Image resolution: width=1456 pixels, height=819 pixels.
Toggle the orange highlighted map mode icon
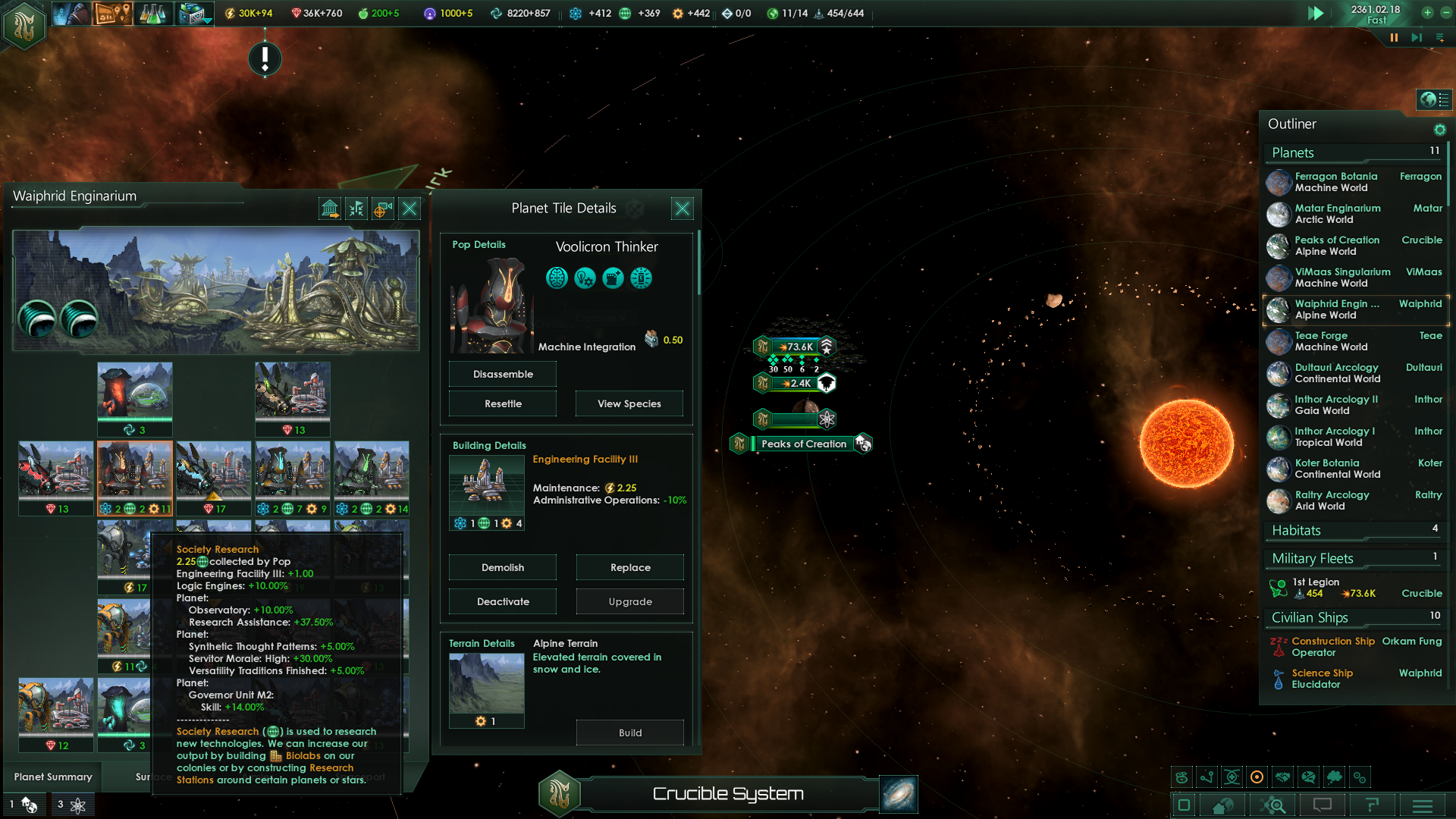pos(1257,777)
